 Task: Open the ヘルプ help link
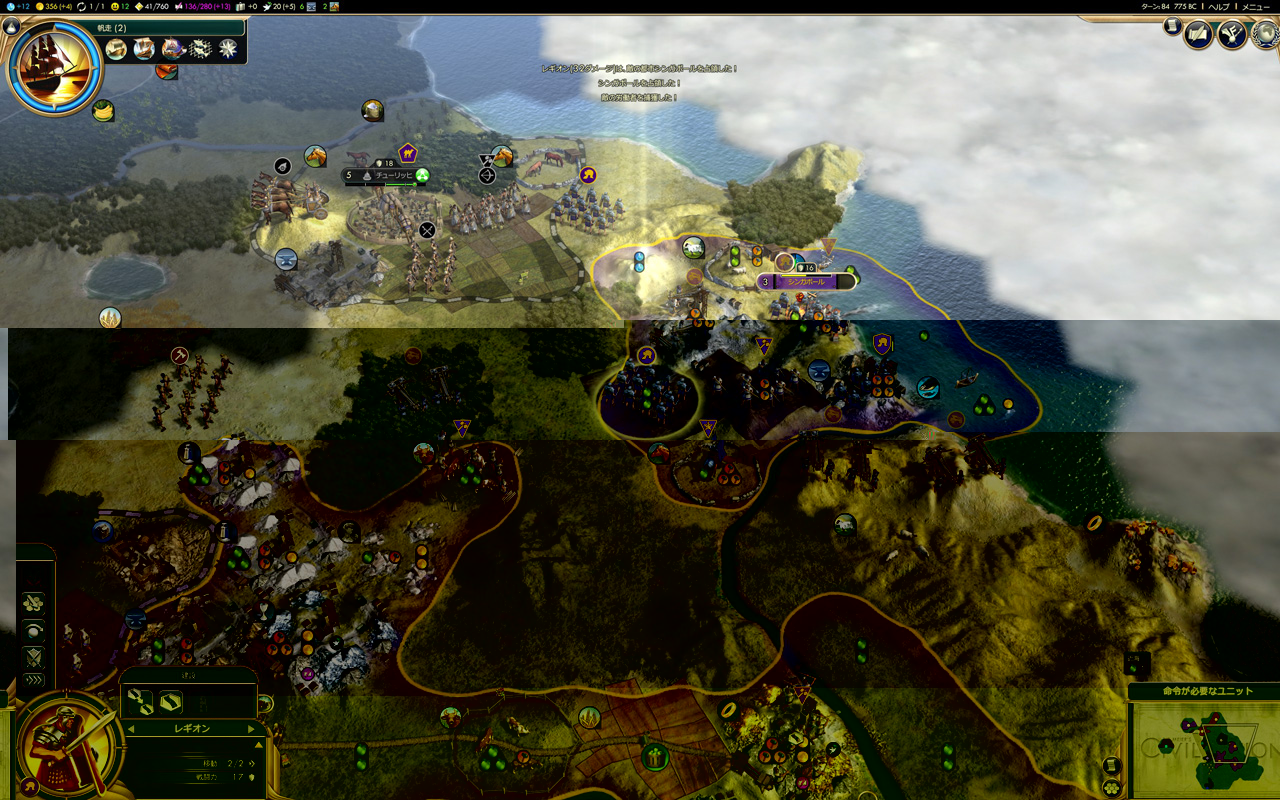click(x=1219, y=6)
